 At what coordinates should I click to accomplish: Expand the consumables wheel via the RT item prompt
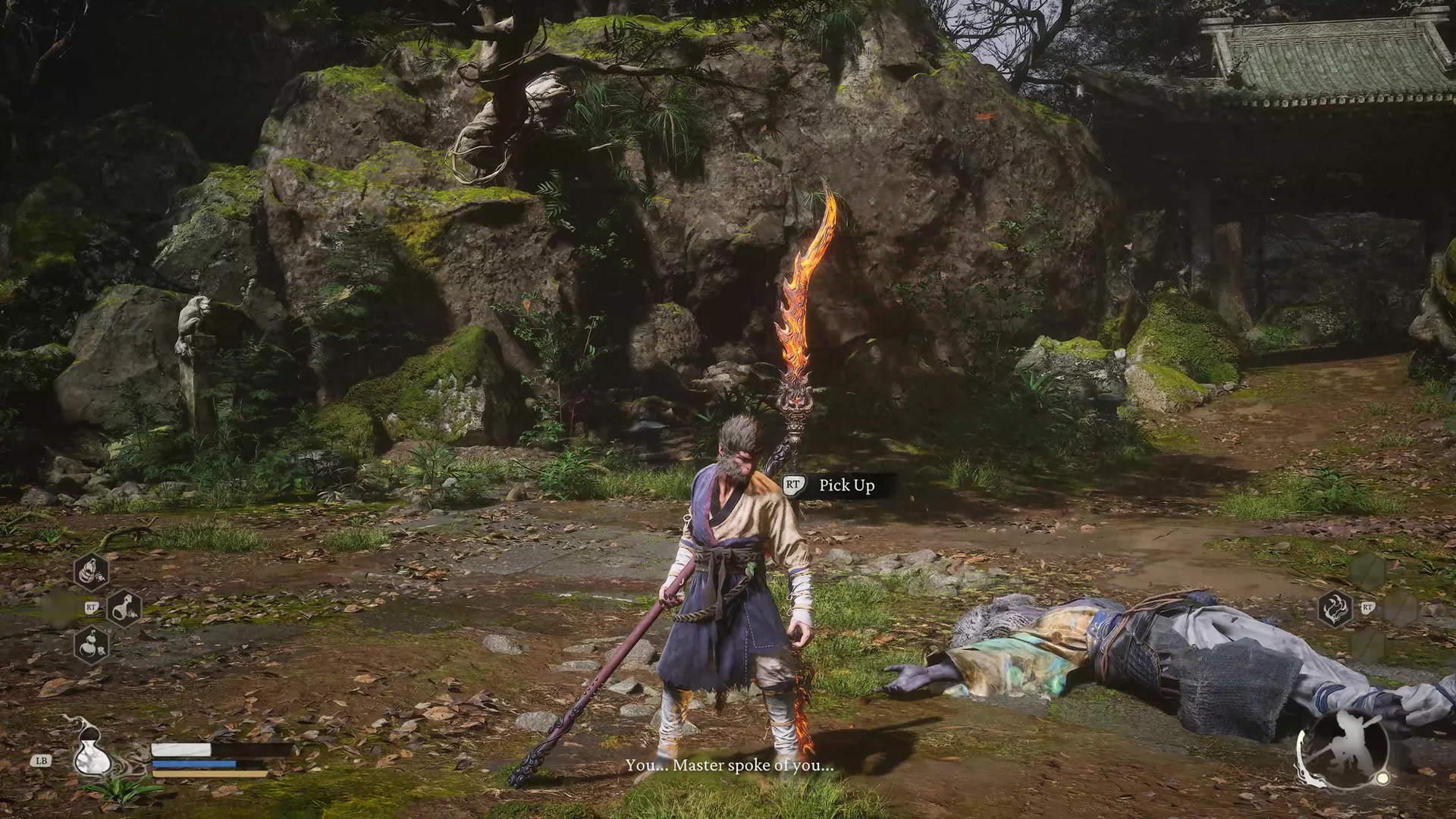click(91, 607)
